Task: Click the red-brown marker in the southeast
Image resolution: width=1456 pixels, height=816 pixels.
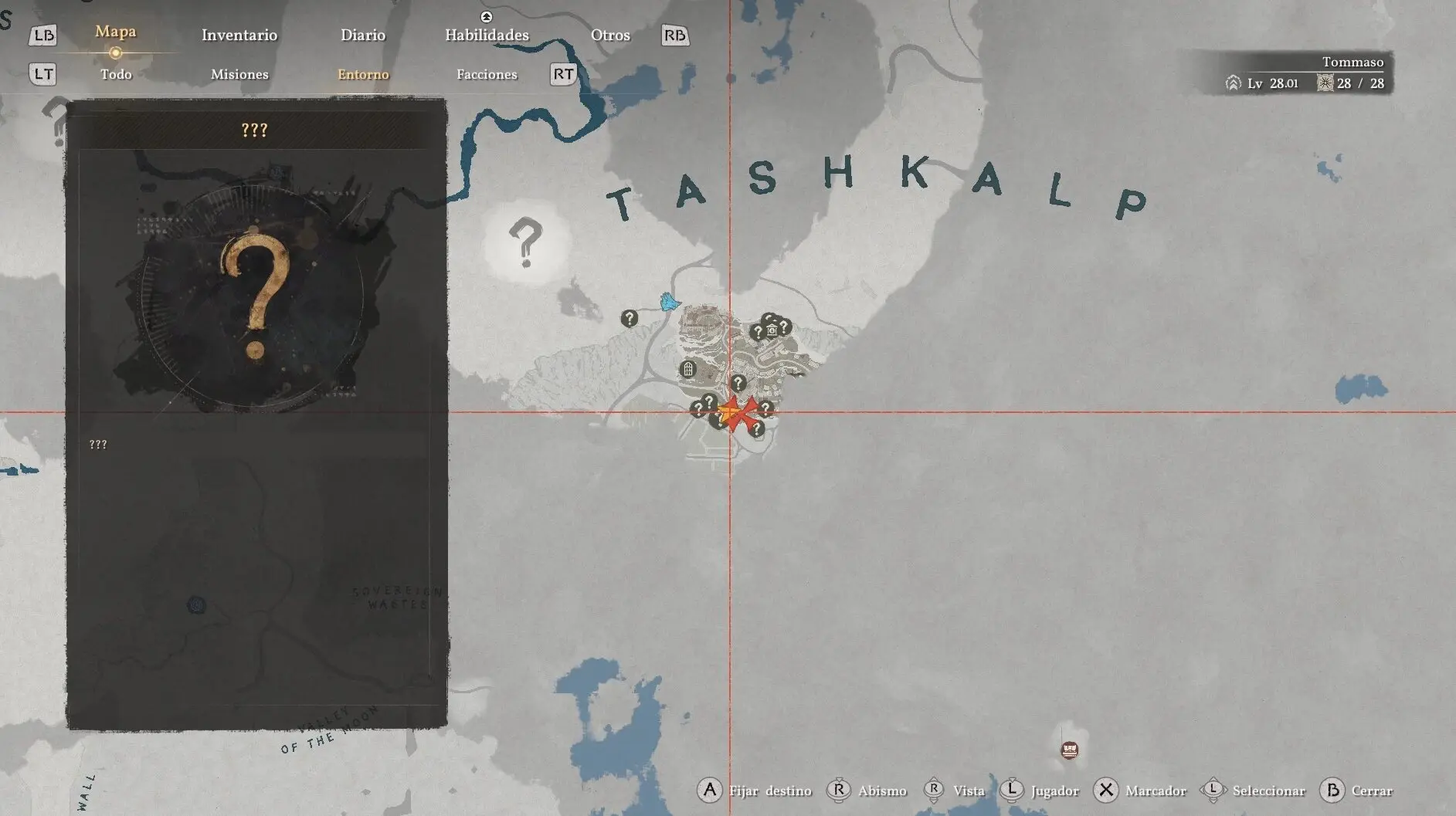Action: (1070, 749)
